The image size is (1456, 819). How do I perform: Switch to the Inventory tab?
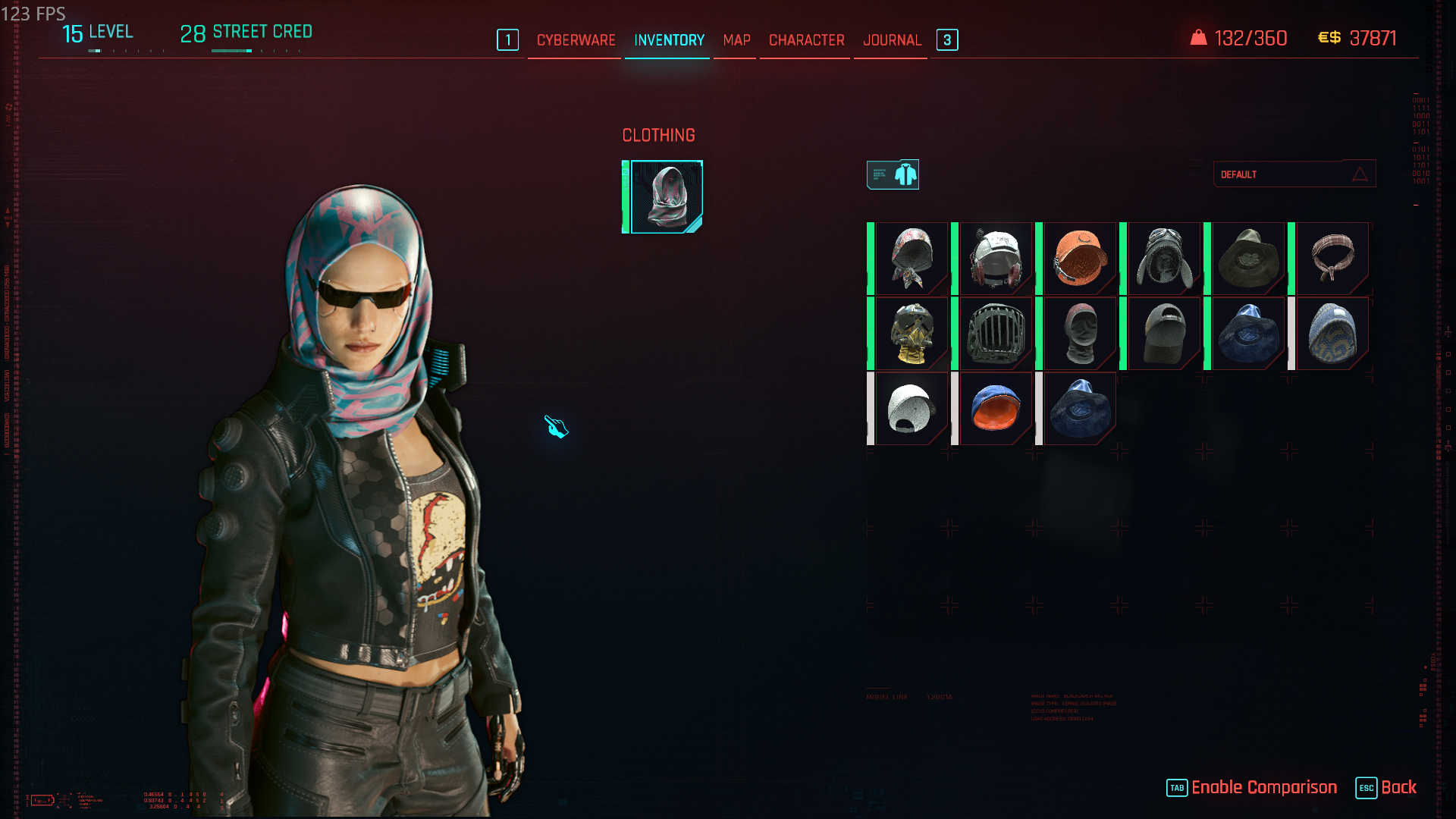tap(669, 40)
